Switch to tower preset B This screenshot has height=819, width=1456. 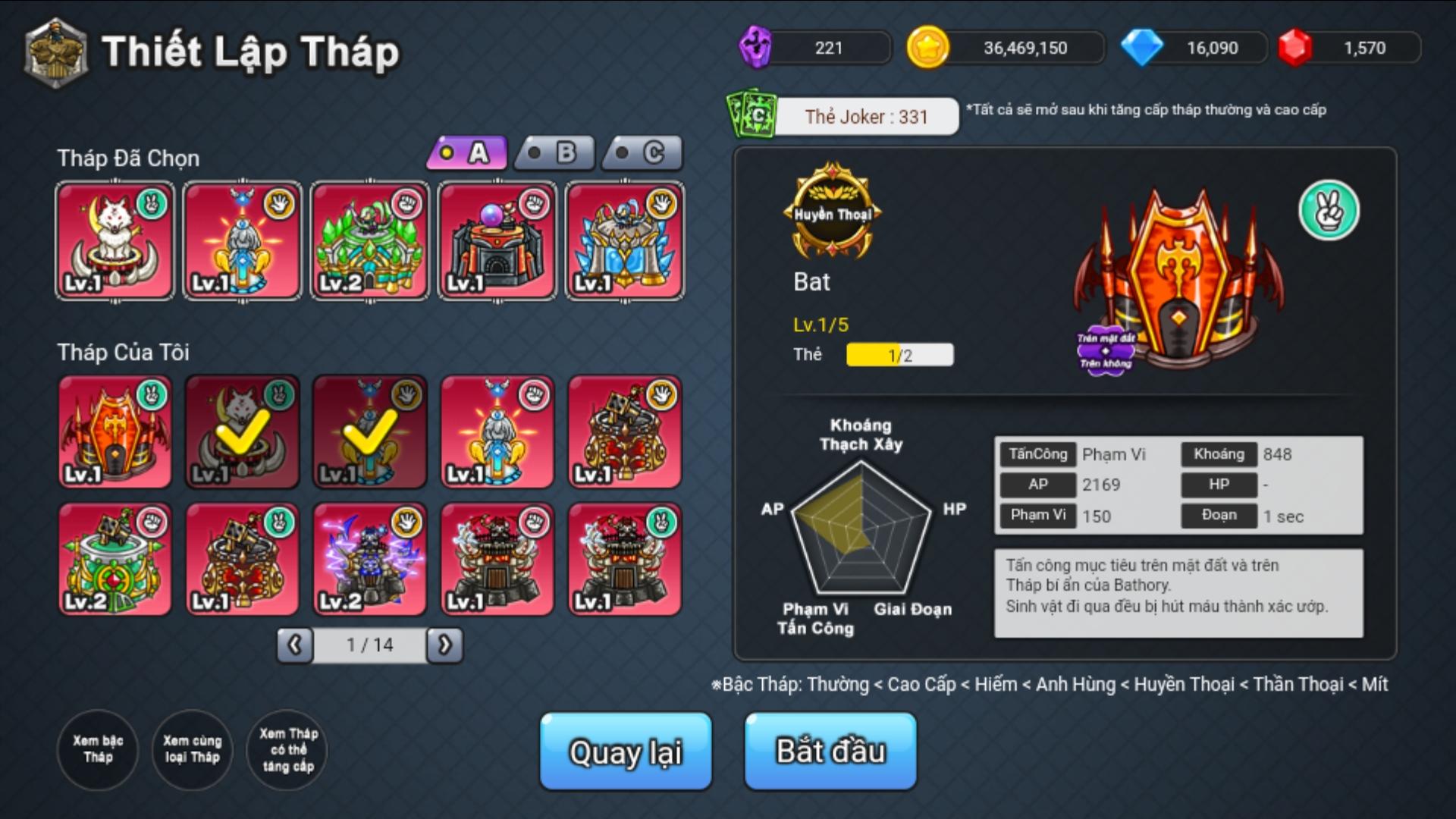click(x=554, y=153)
